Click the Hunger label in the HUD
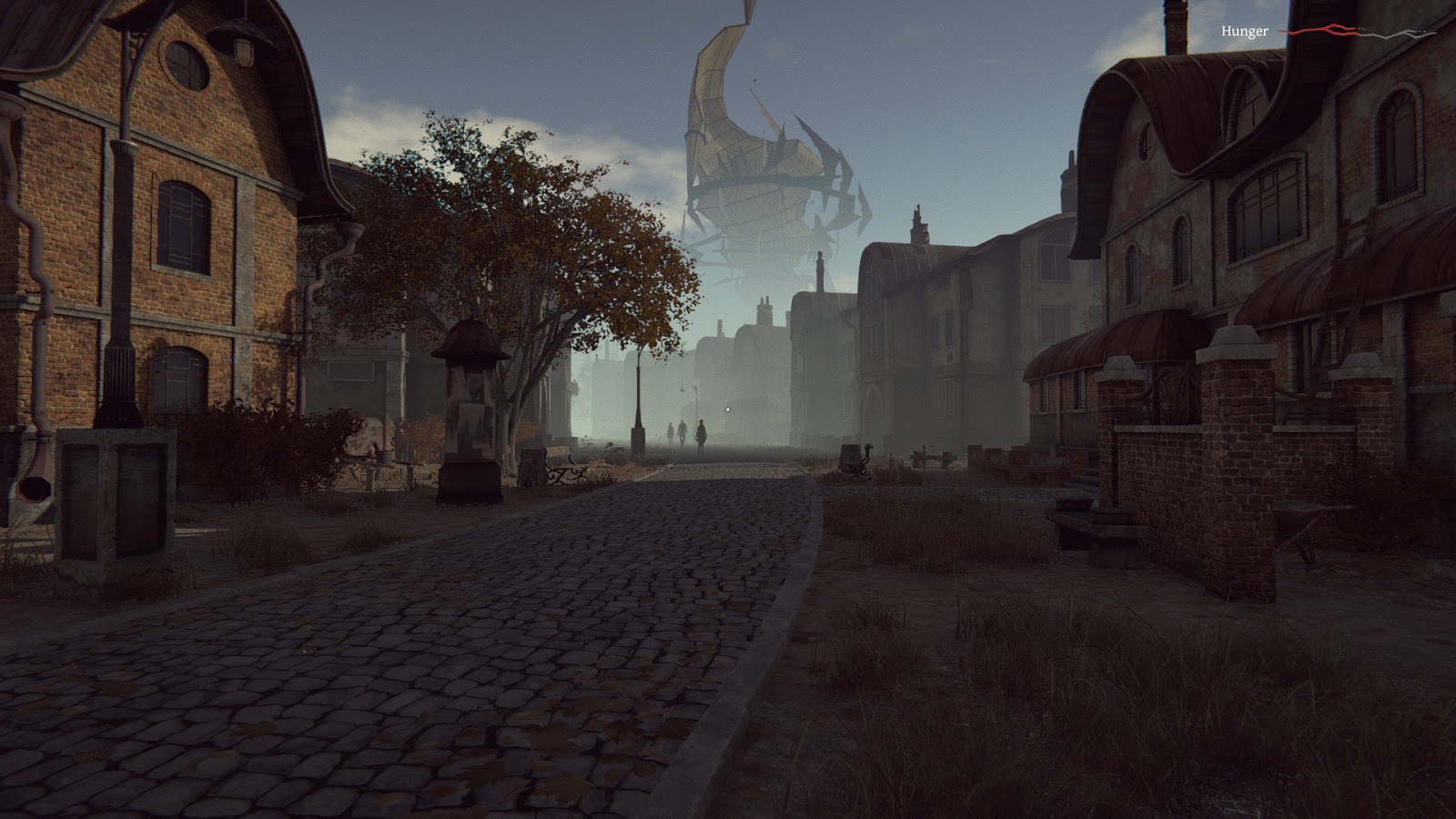 pyautogui.click(x=1245, y=30)
